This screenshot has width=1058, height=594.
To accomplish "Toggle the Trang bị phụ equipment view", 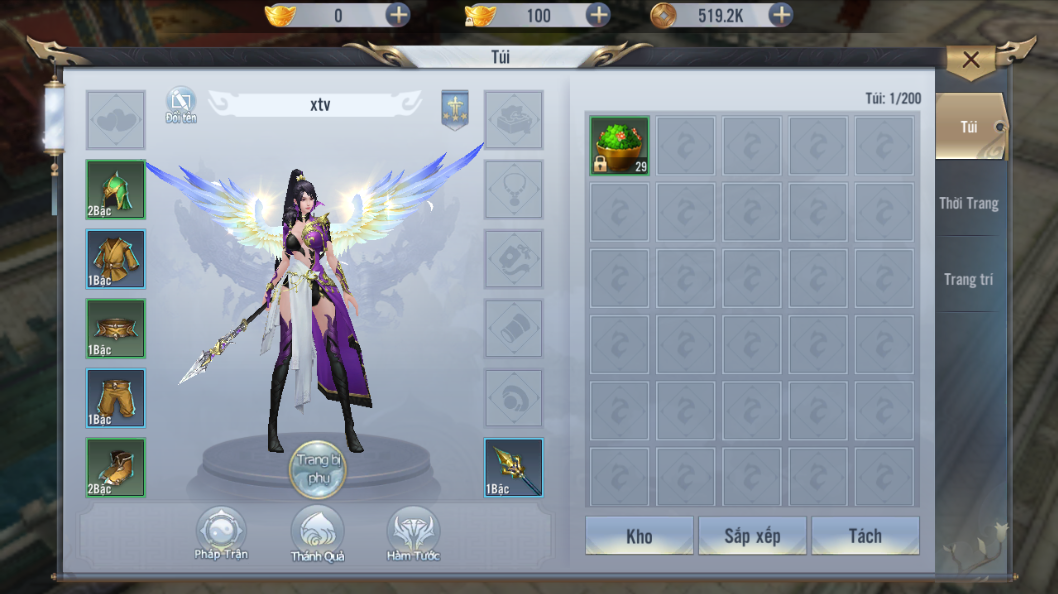I will (317, 468).
